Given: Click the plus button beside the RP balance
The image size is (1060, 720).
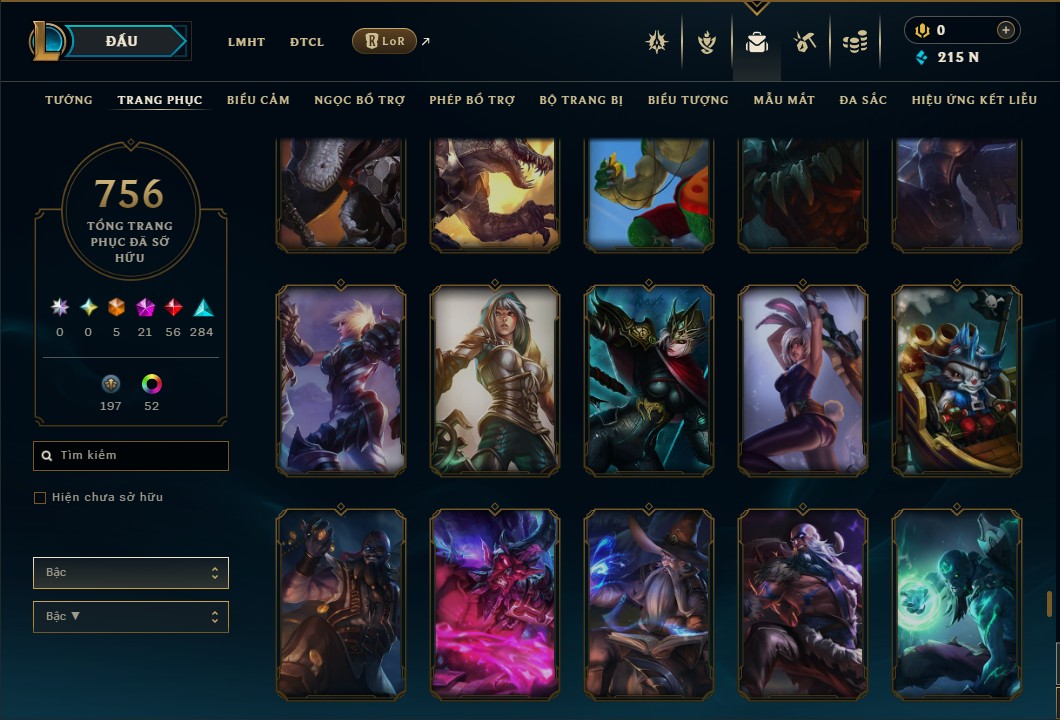Looking at the screenshot, I should click(1005, 30).
